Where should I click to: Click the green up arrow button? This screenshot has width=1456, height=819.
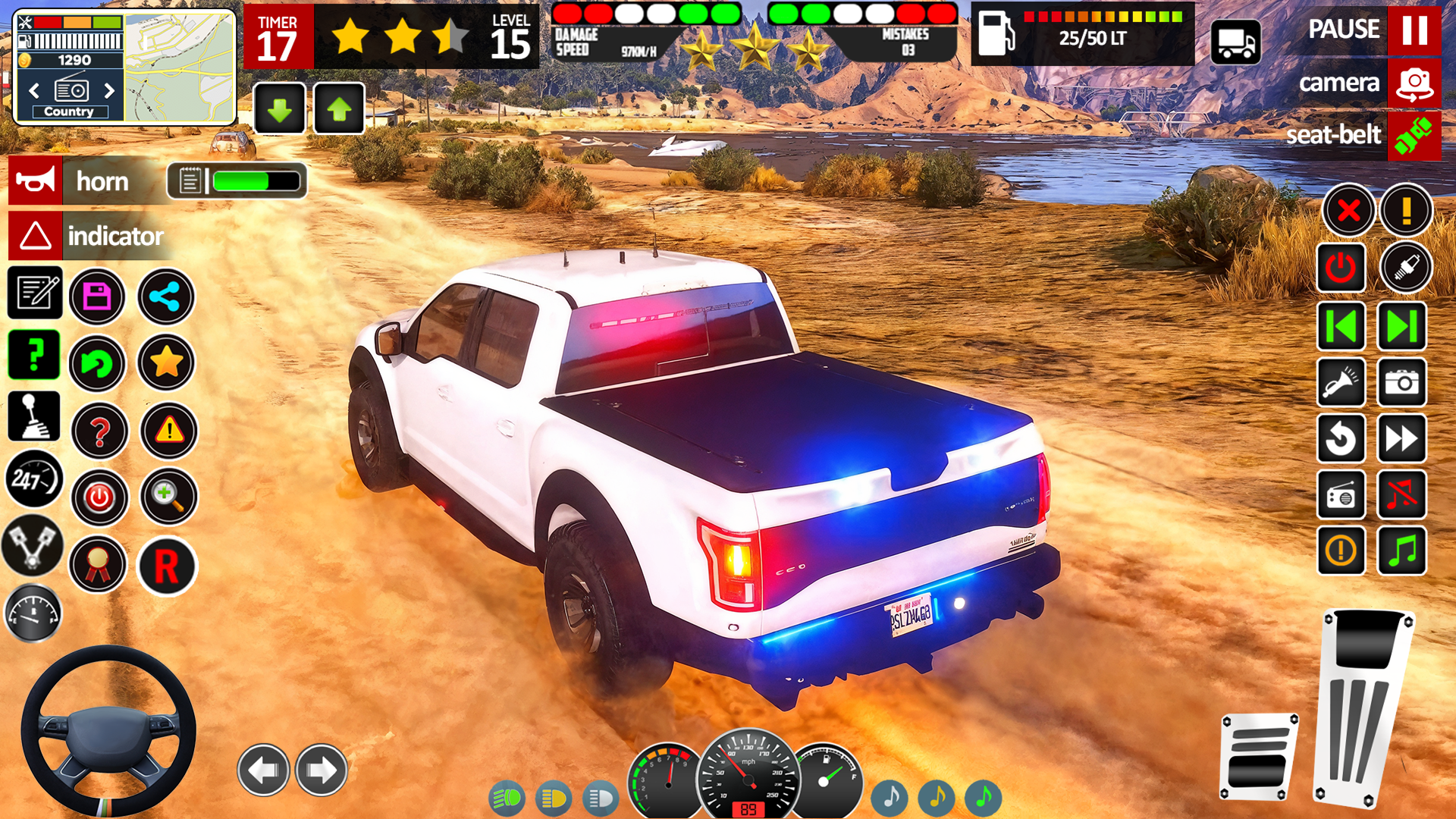tap(338, 110)
